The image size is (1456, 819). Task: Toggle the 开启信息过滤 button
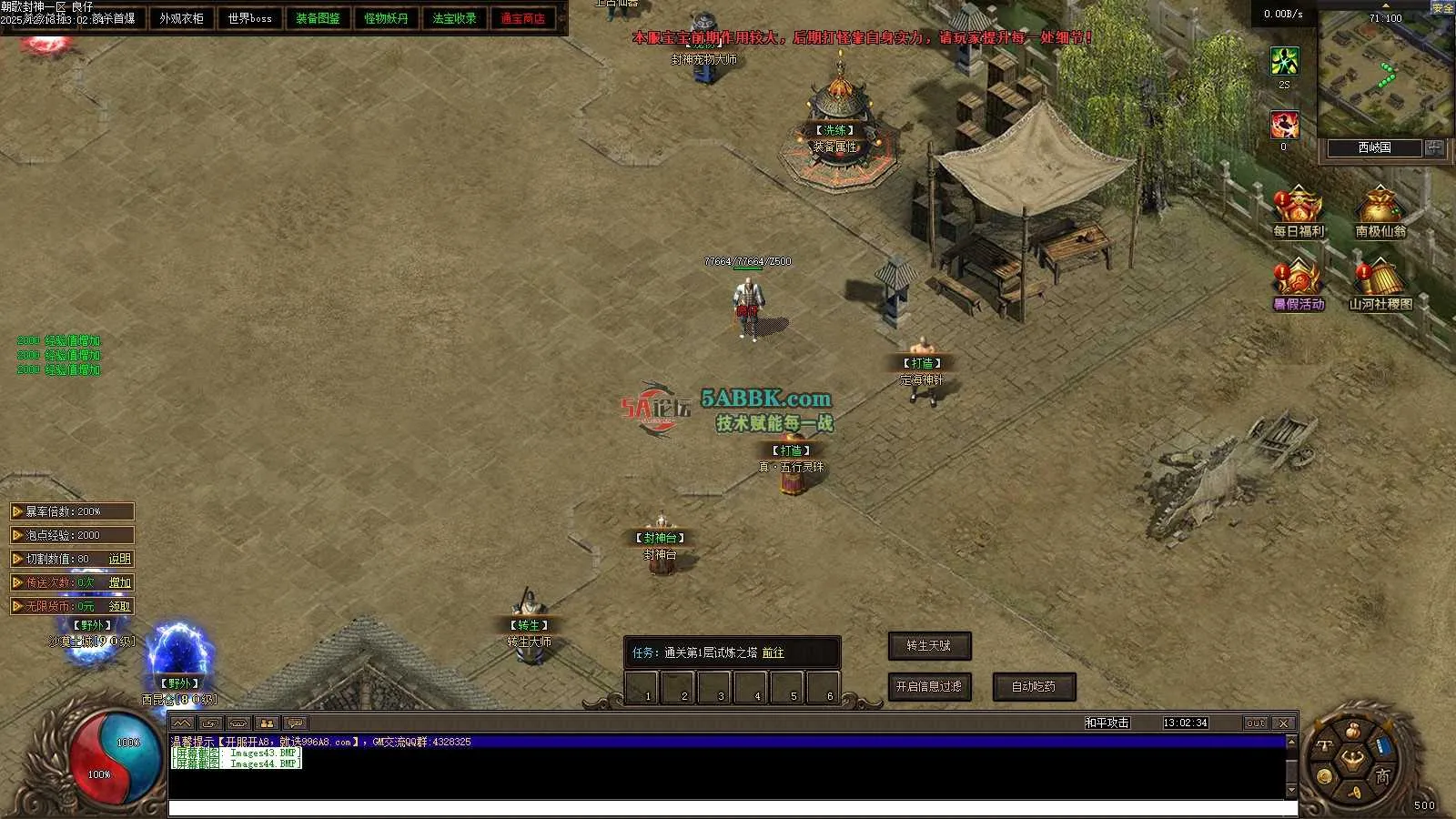pos(929,687)
